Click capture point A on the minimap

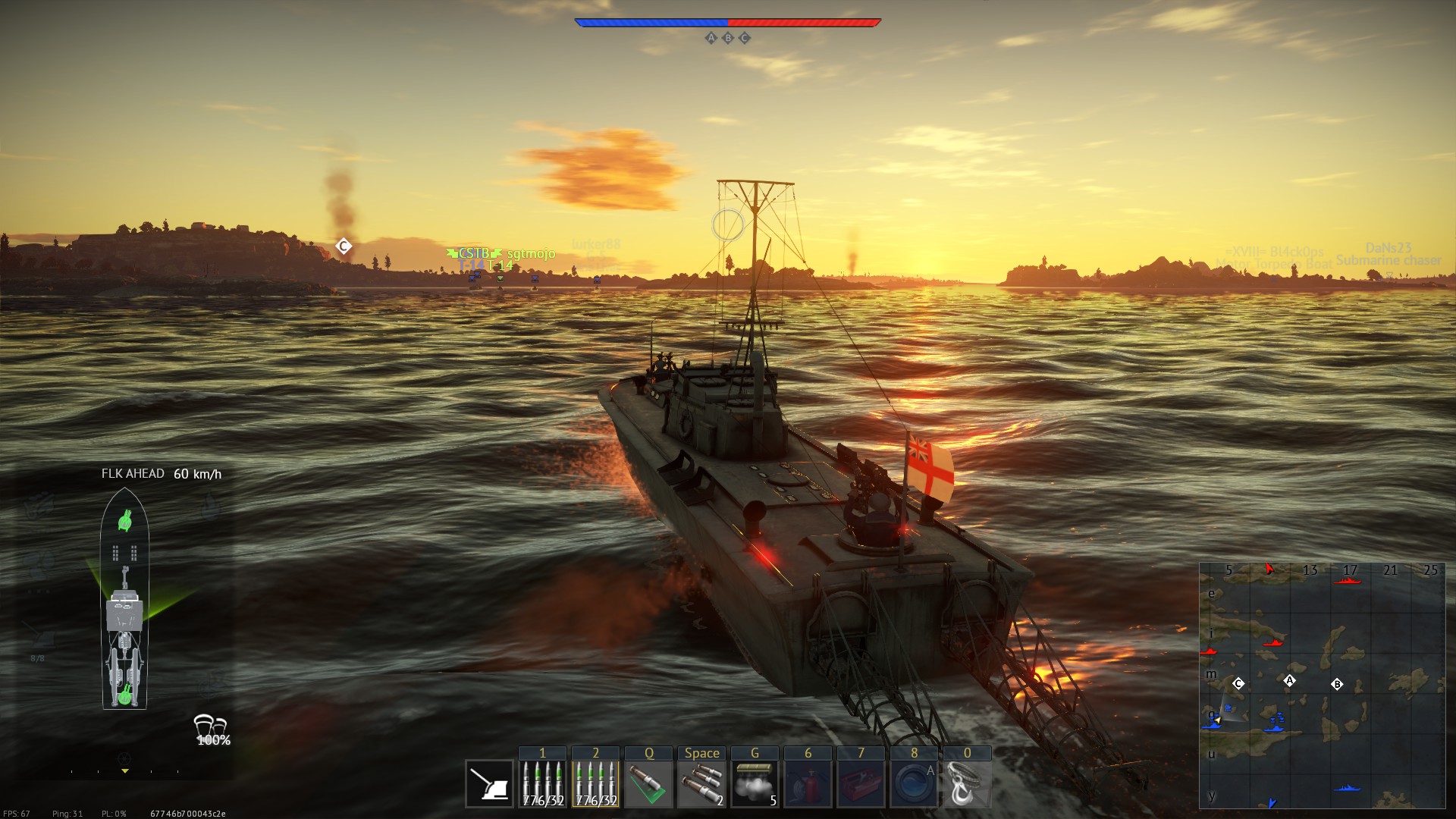[1289, 680]
